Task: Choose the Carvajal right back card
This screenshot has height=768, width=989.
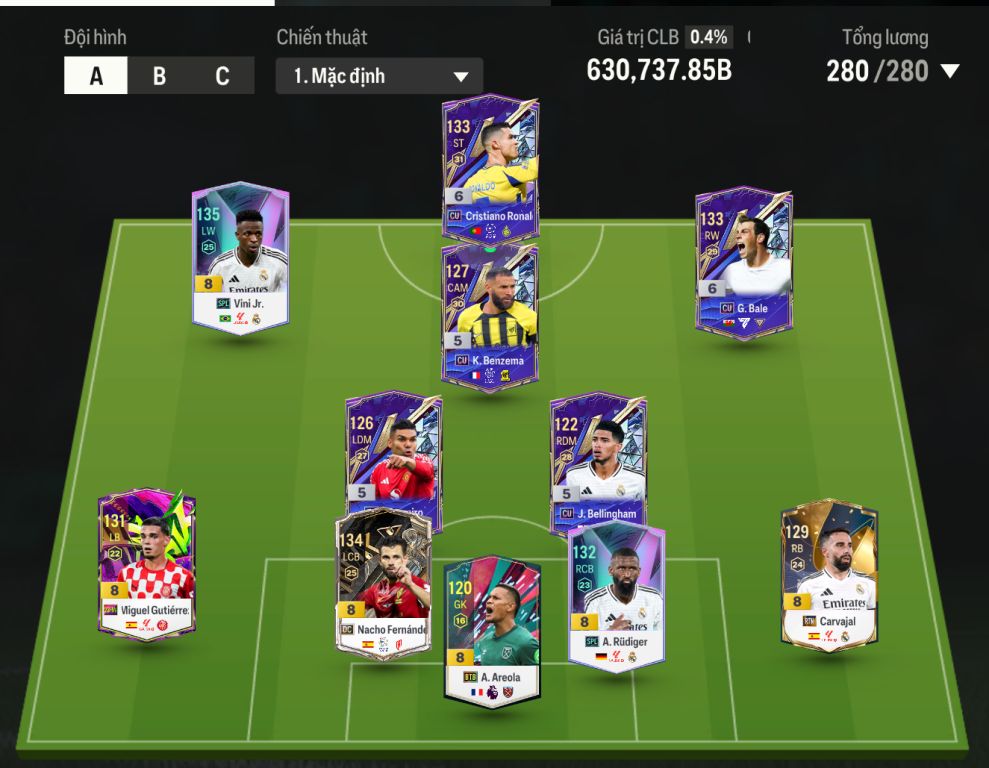Action: click(x=829, y=573)
